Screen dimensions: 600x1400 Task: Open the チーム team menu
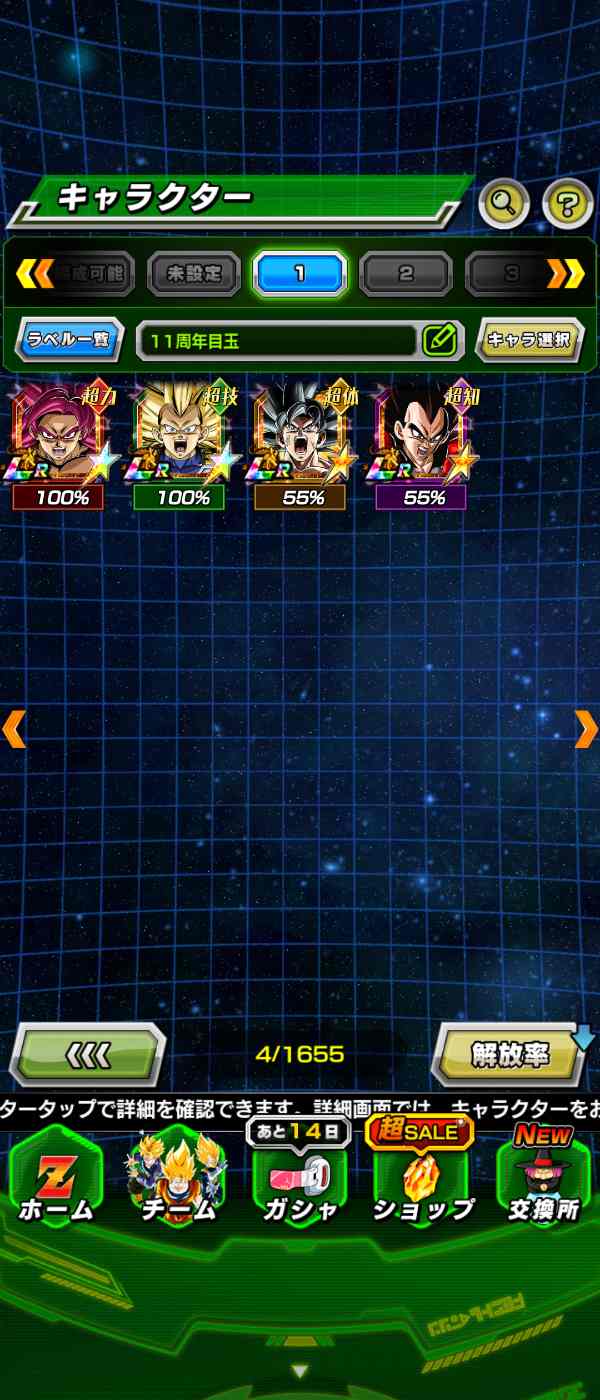point(177,1180)
